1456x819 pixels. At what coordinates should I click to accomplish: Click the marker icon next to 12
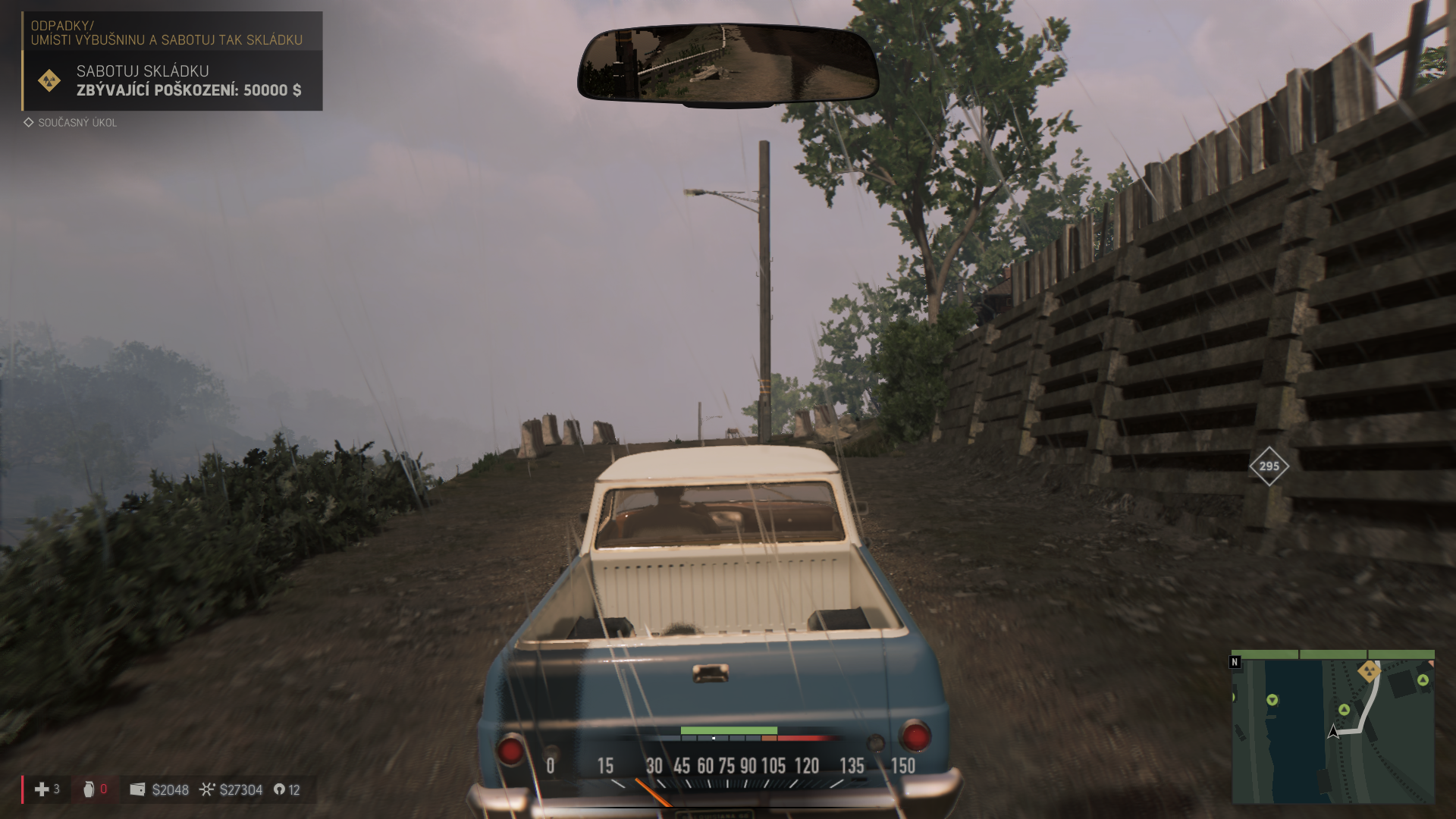coord(279,789)
